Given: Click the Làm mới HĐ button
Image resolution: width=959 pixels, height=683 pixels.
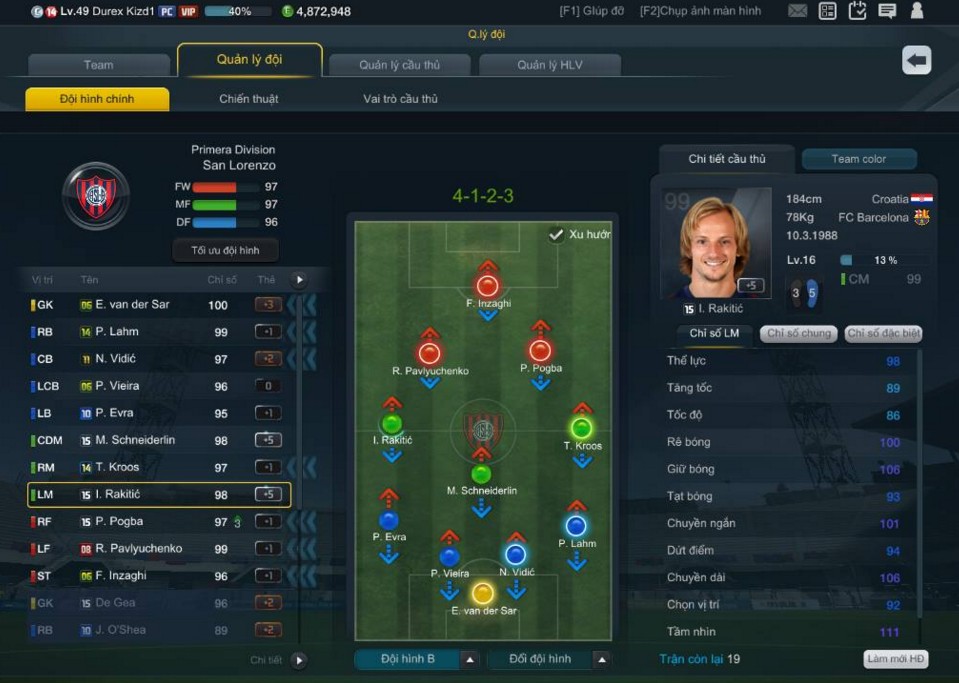Looking at the screenshot, I should click(895, 659).
